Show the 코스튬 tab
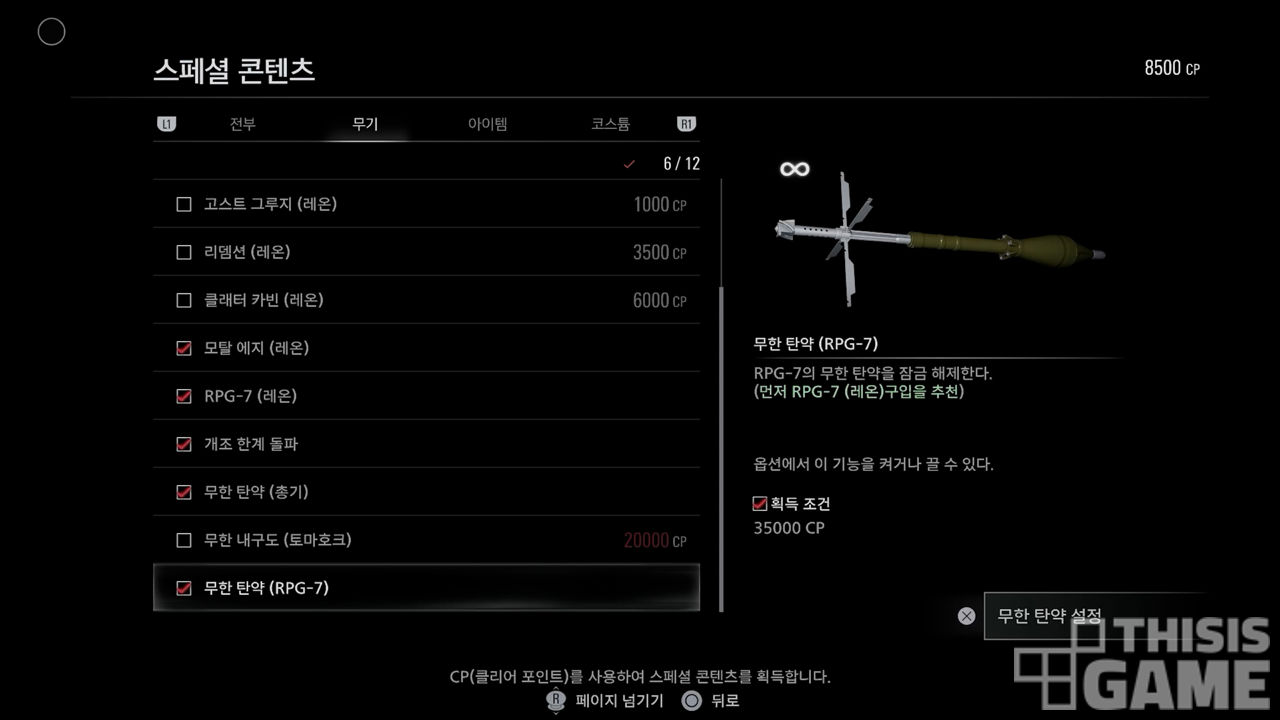 coord(610,125)
